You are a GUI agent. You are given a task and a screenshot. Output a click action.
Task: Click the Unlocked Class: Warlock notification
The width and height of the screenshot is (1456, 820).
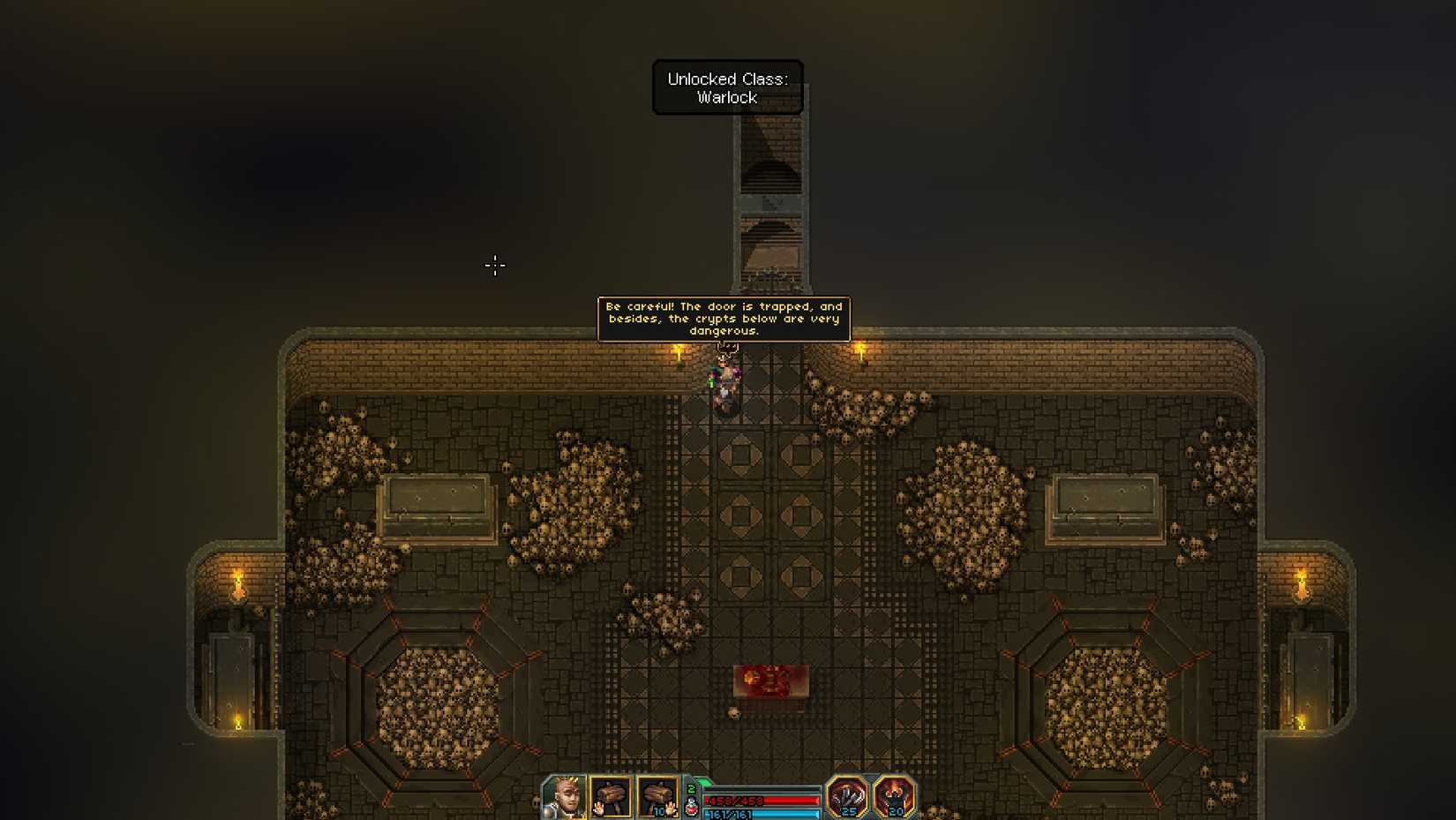pyautogui.click(x=727, y=87)
